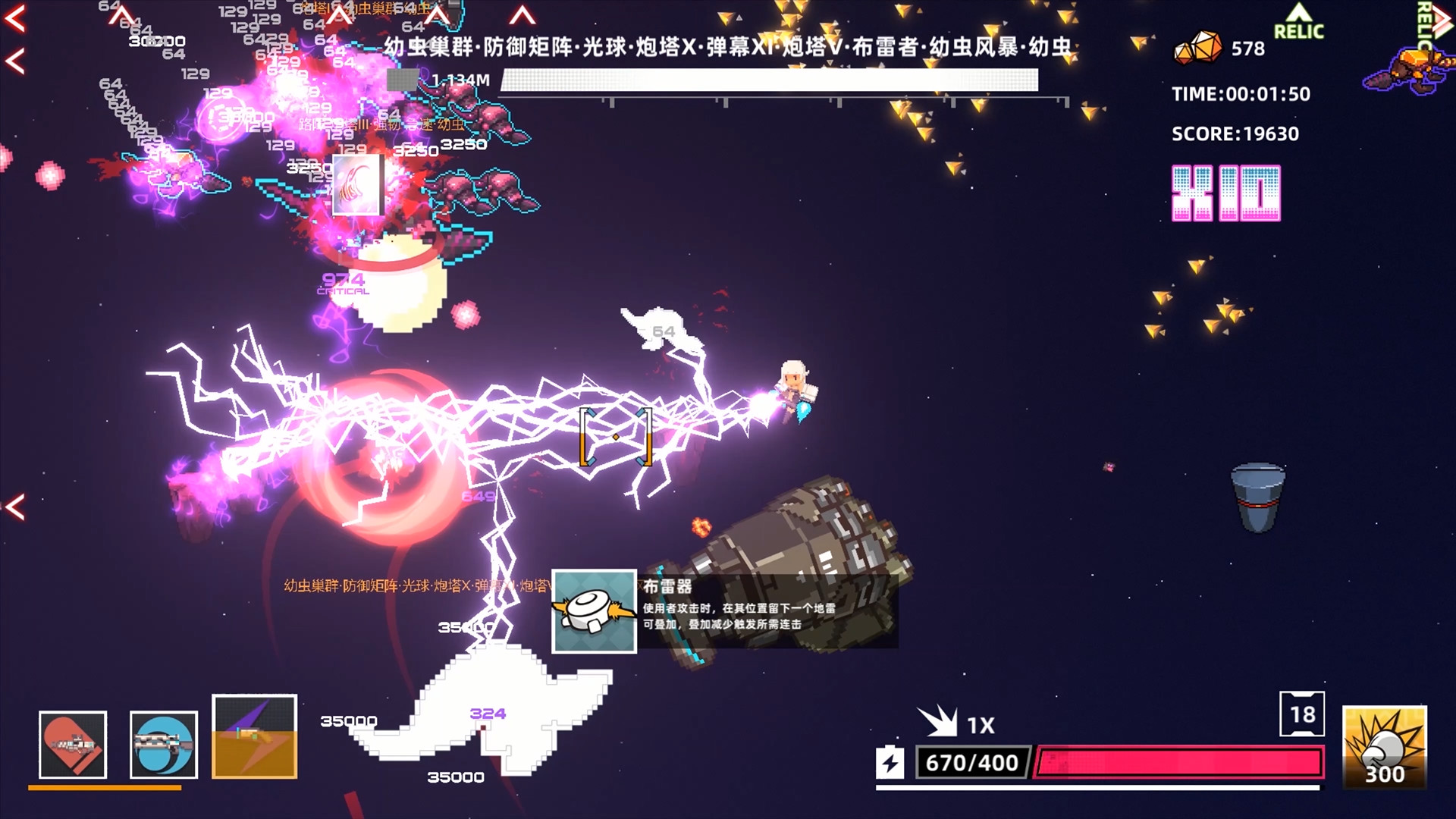
Task: Click the orange crystal currency icon
Action: coord(1198,47)
